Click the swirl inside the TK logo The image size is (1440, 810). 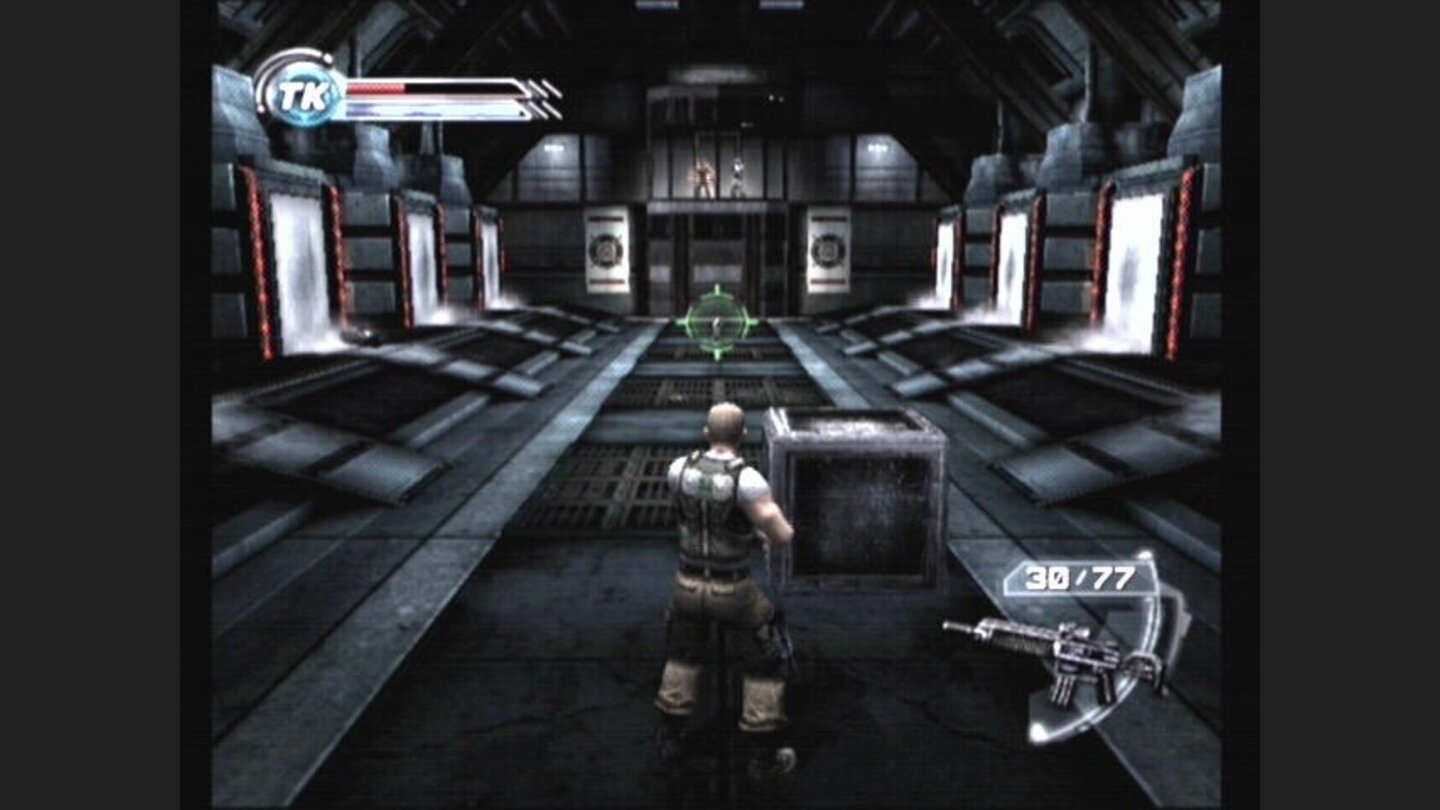click(x=307, y=97)
